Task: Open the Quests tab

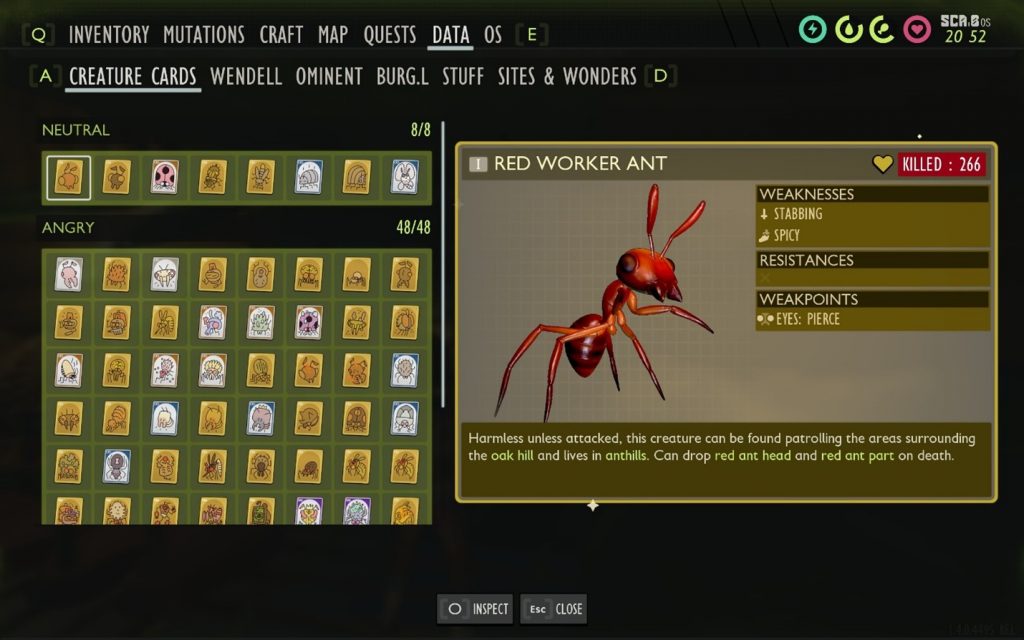Action: point(390,35)
